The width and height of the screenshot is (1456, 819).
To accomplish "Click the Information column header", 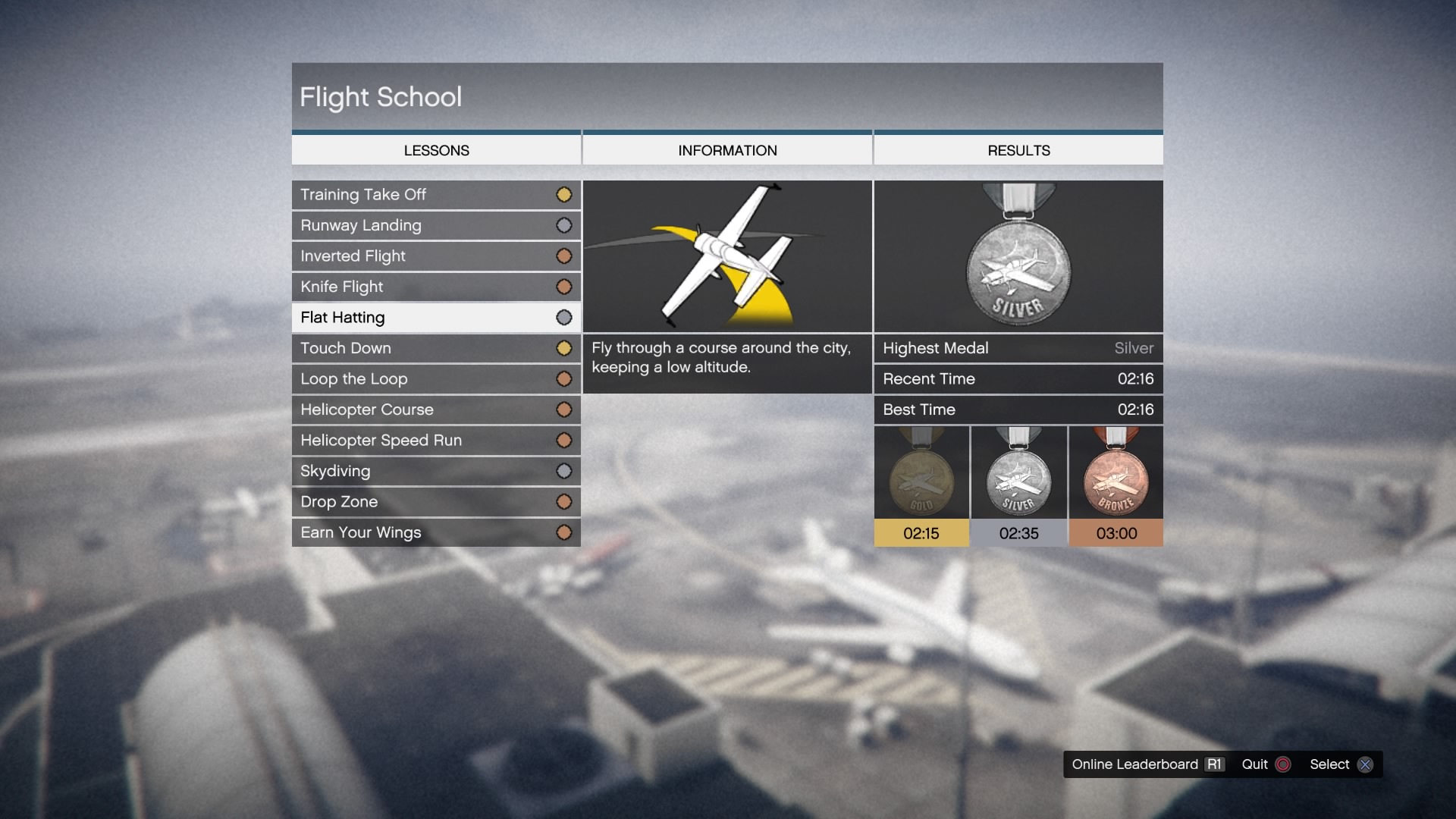I will coord(727,150).
